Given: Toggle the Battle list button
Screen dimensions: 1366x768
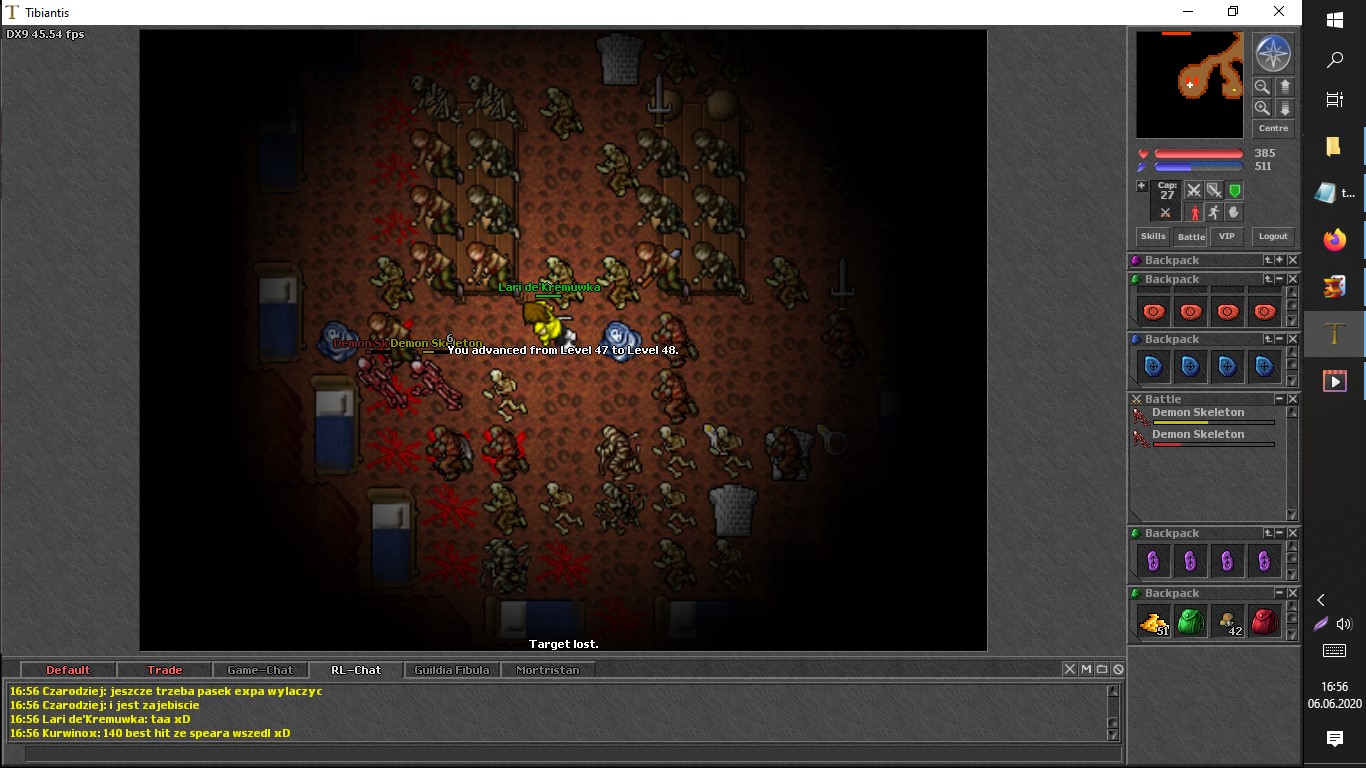Looking at the screenshot, I should [1190, 237].
